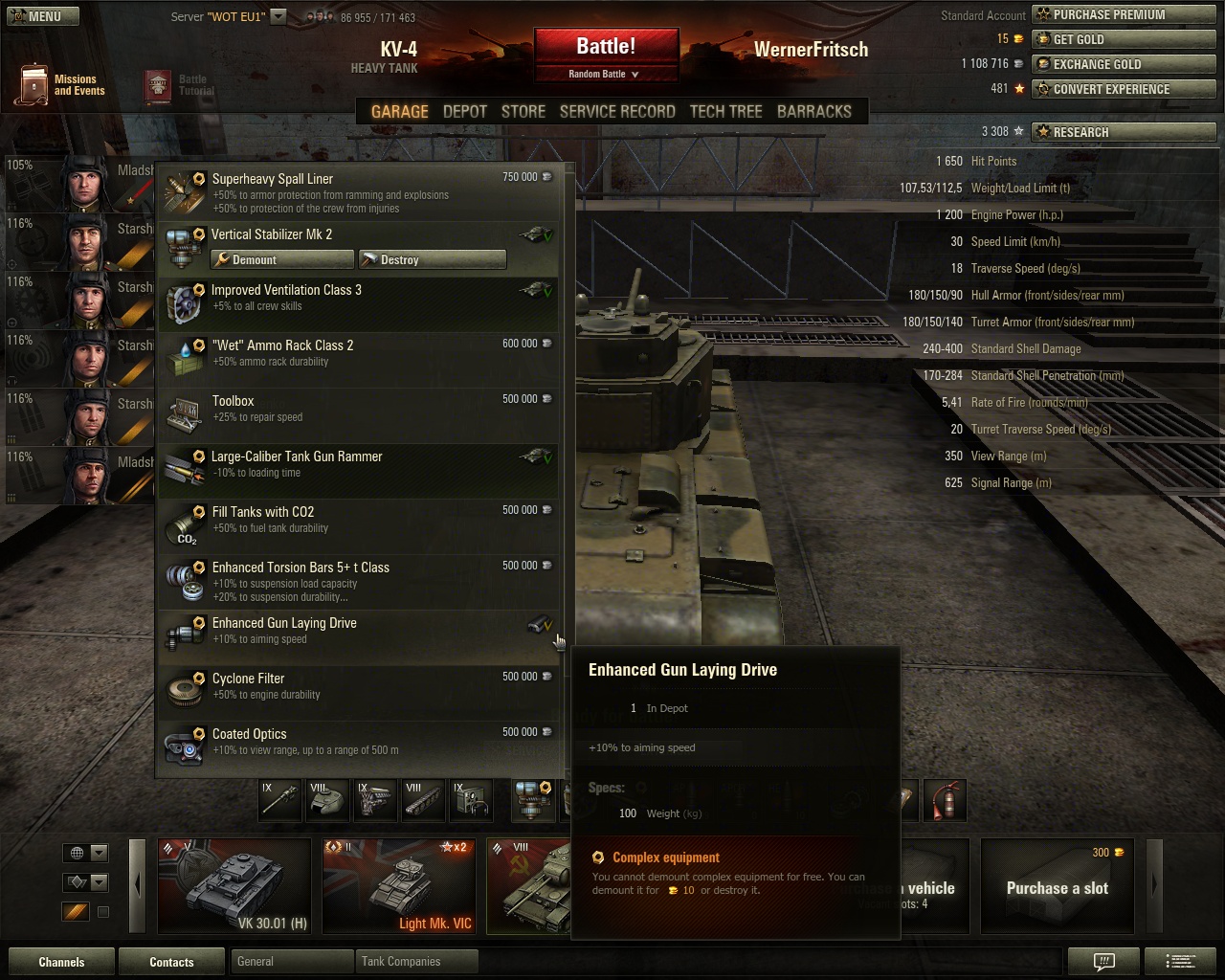Screen dimensions: 1225x980
Task: Open CONVERT EXPERIENCE
Action: point(1124,90)
